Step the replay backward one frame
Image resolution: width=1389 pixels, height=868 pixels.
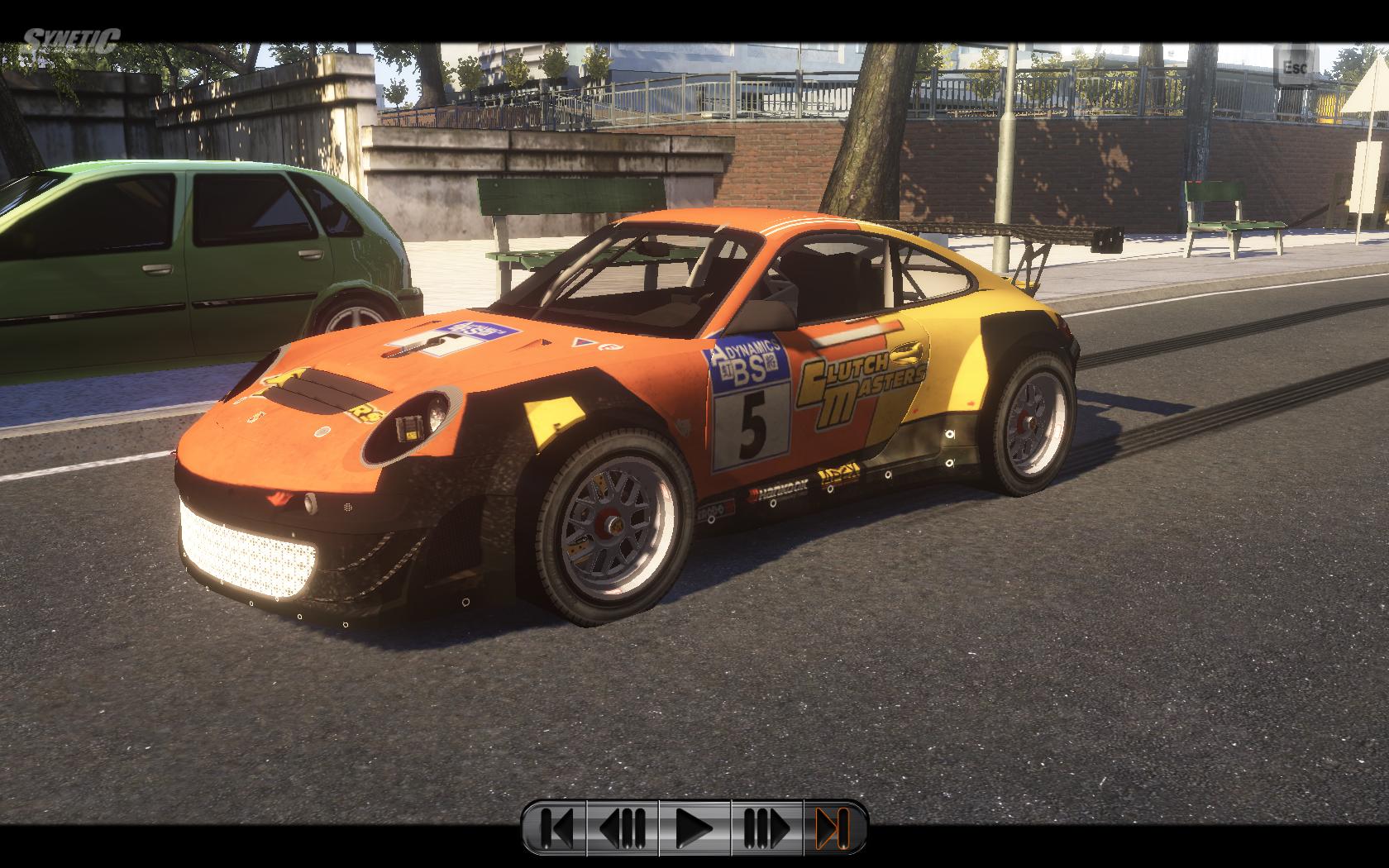click(623, 827)
